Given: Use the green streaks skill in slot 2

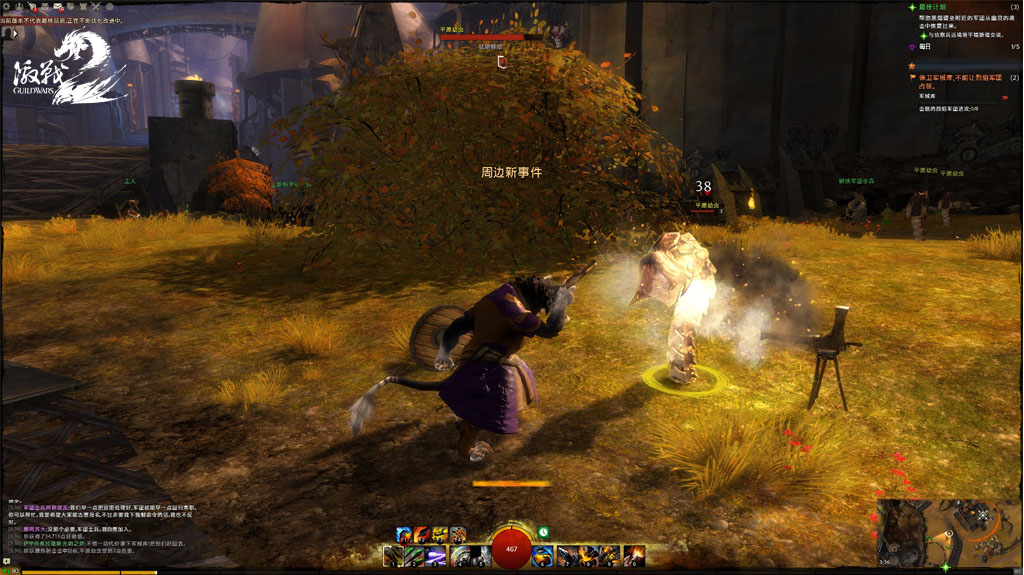Looking at the screenshot, I should click(416, 555).
